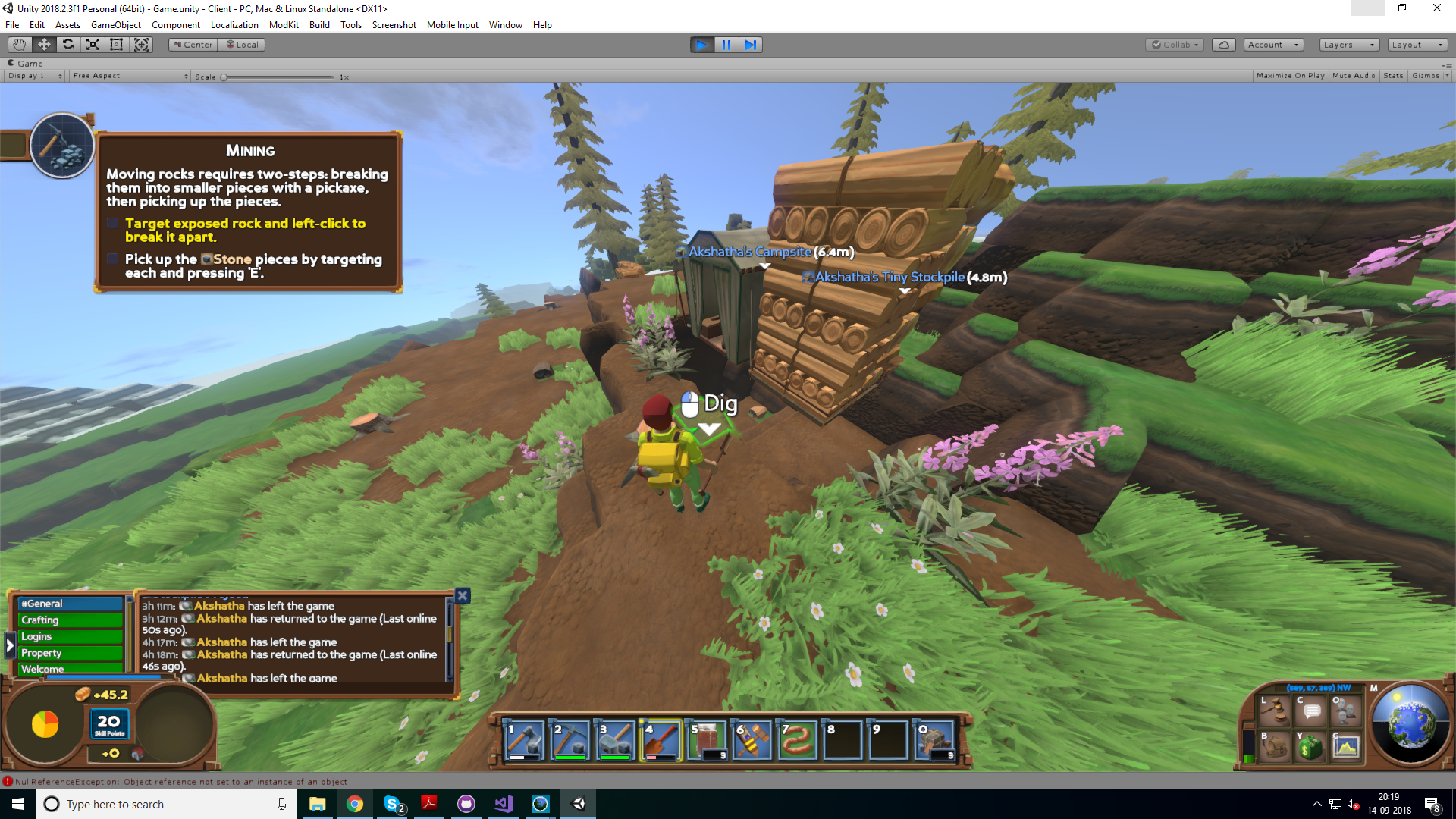Open the economy graphs icon labeled G
The image size is (1456, 819).
pyautogui.click(x=1345, y=748)
